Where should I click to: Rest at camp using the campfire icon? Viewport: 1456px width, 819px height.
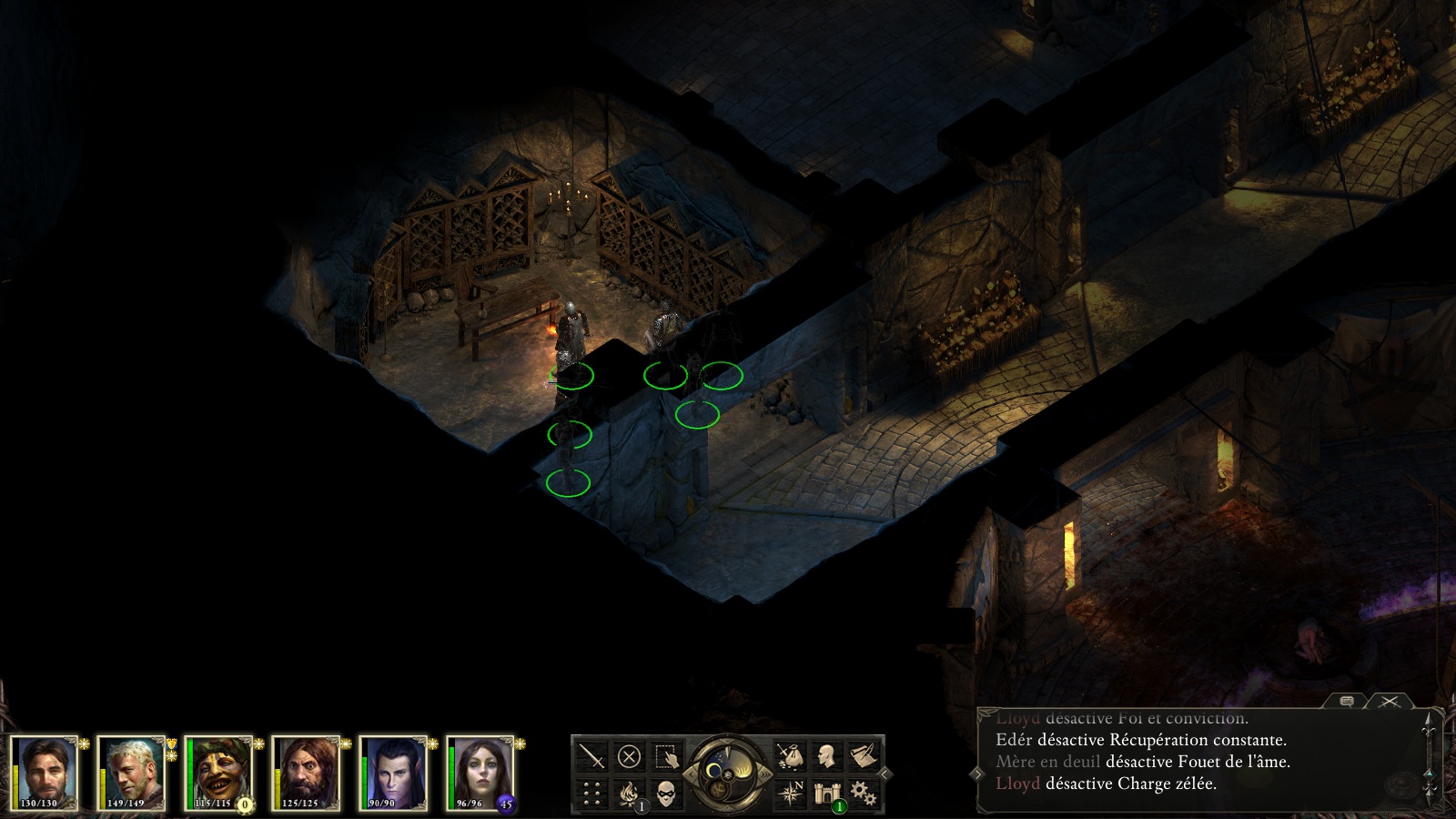629,794
